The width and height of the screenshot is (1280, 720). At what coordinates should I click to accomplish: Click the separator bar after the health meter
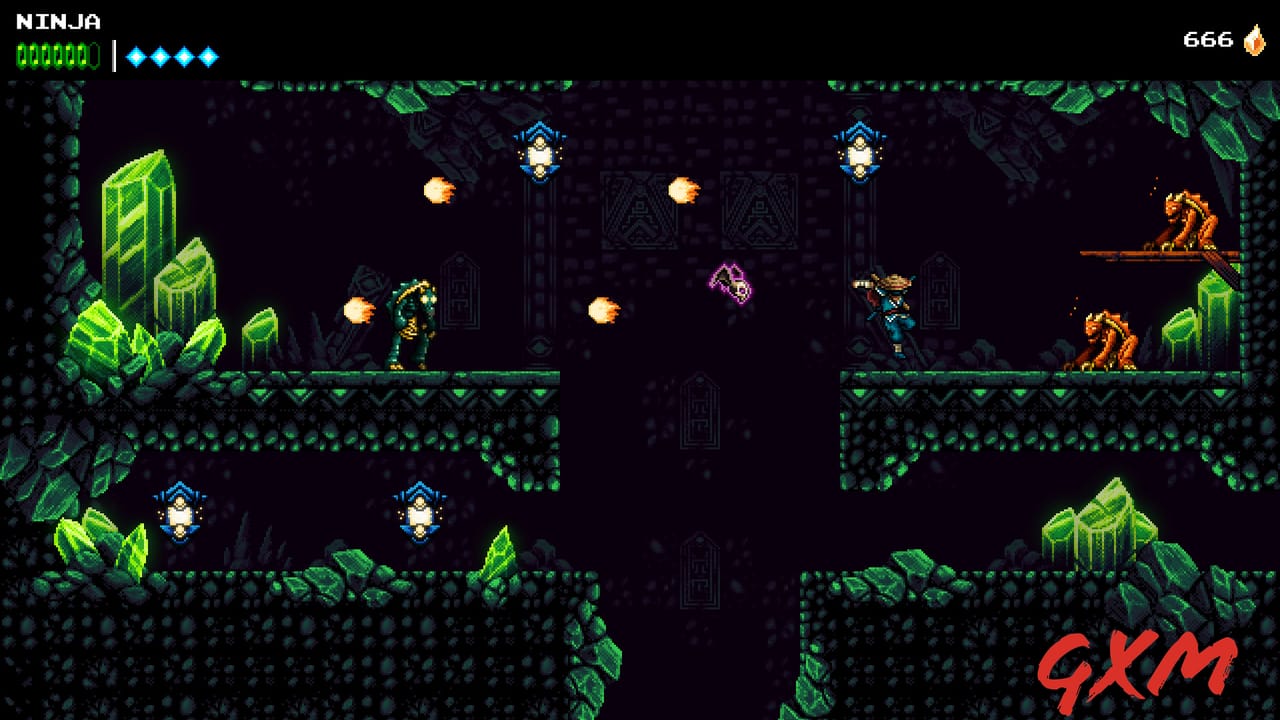click(x=112, y=56)
